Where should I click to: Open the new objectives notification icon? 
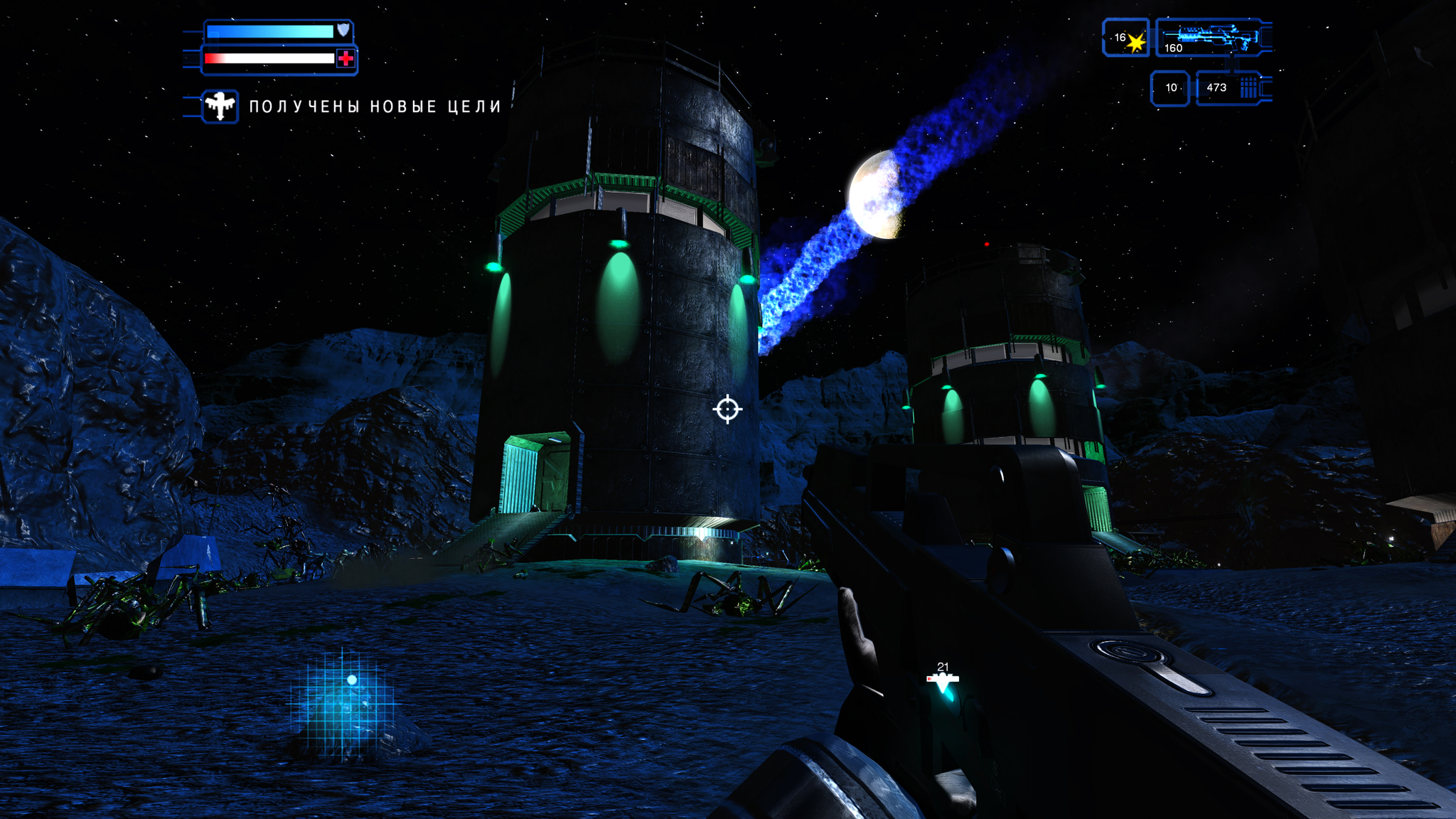point(220,107)
